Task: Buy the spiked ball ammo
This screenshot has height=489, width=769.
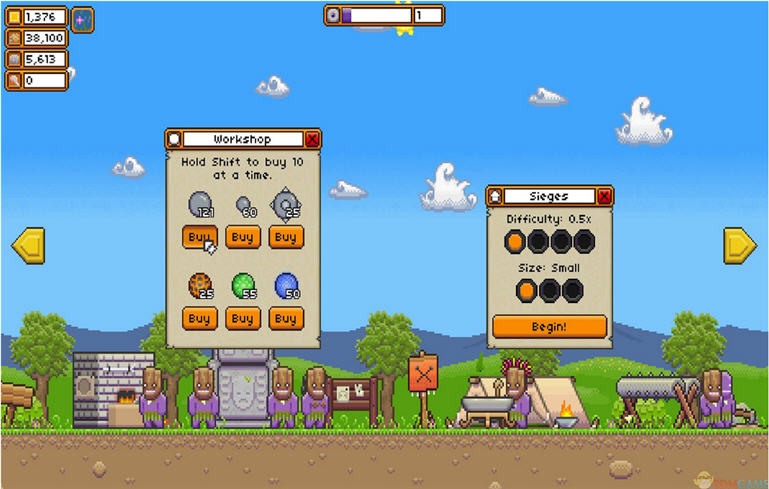Action: coord(285,237)
